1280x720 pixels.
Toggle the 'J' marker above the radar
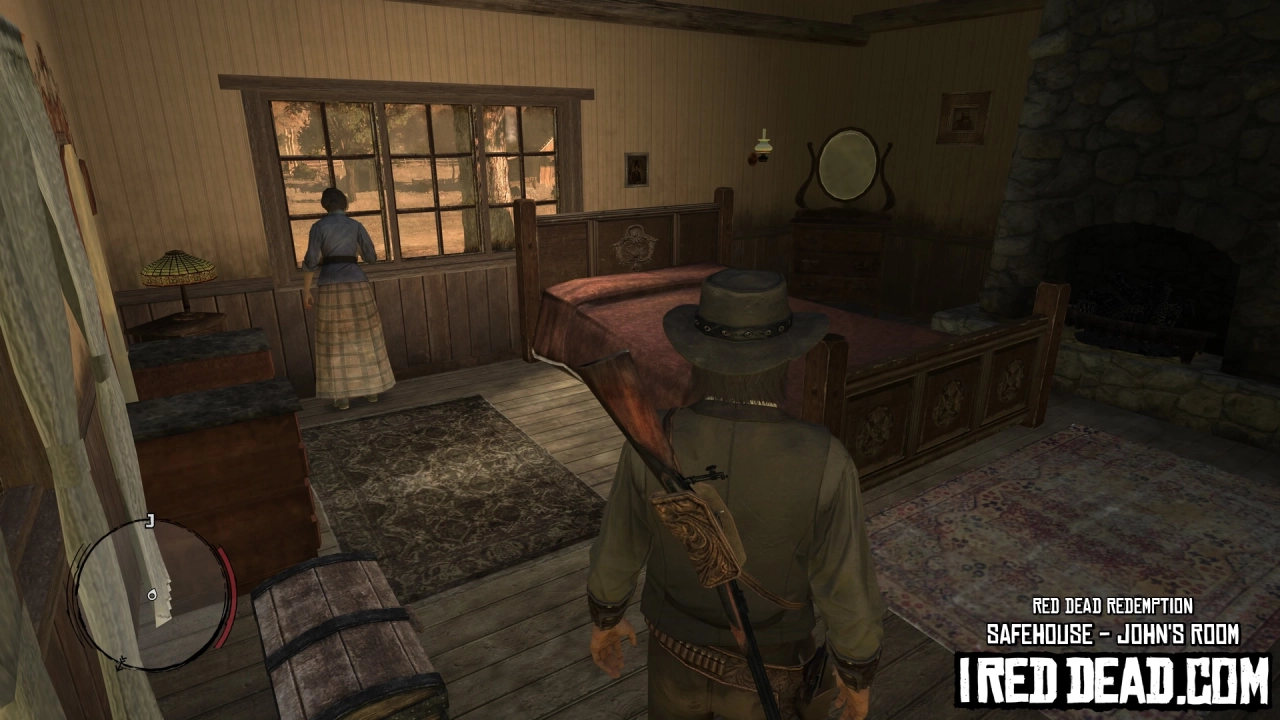(150, 518)
